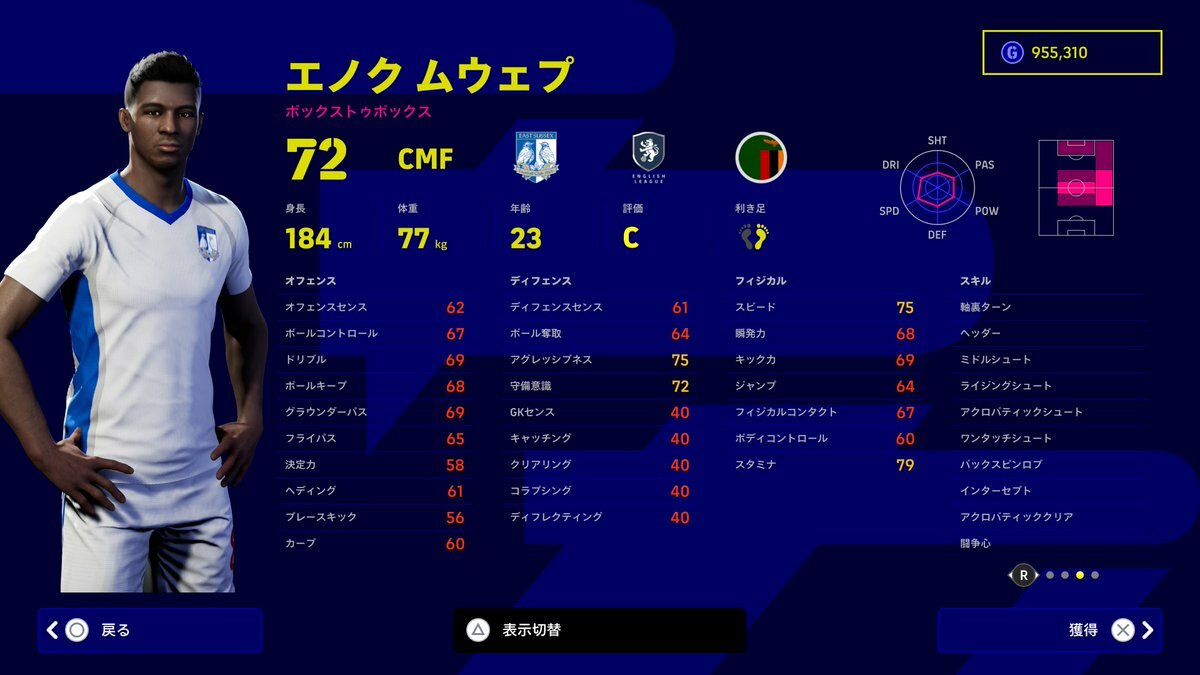1200x675 pixels.
Task: Go back with the 戻る button
Action: [150, 630]
